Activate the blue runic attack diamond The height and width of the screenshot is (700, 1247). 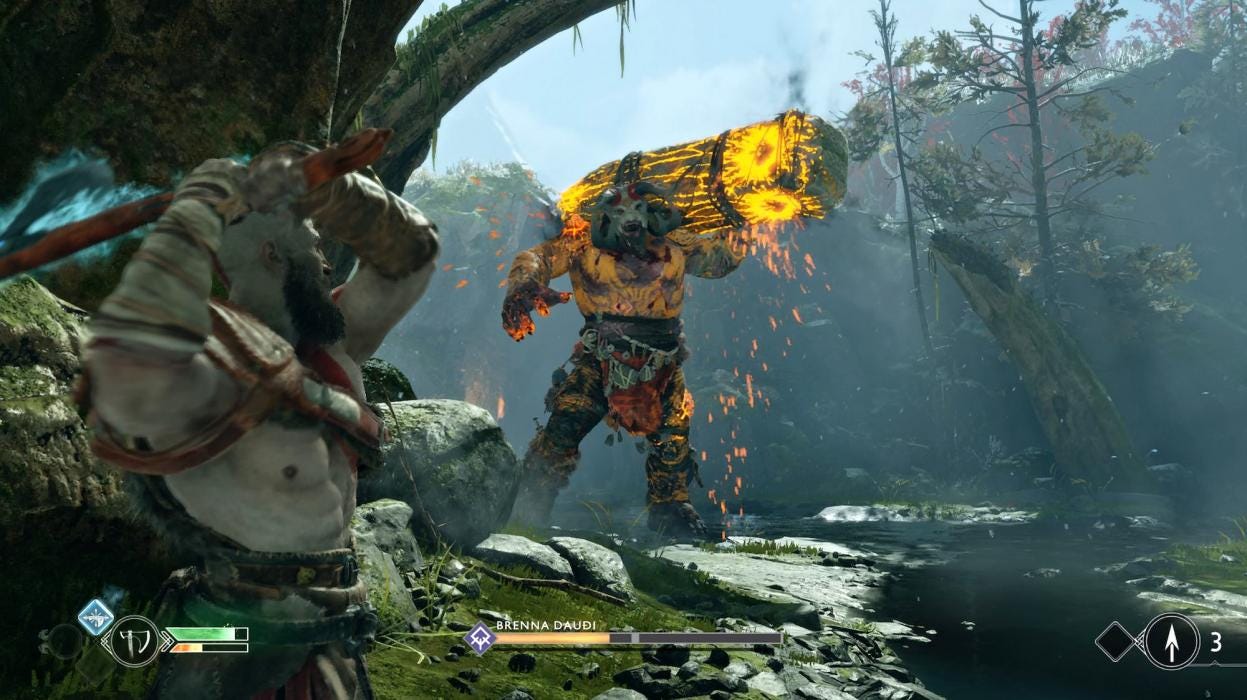click(x=96, y=616)
